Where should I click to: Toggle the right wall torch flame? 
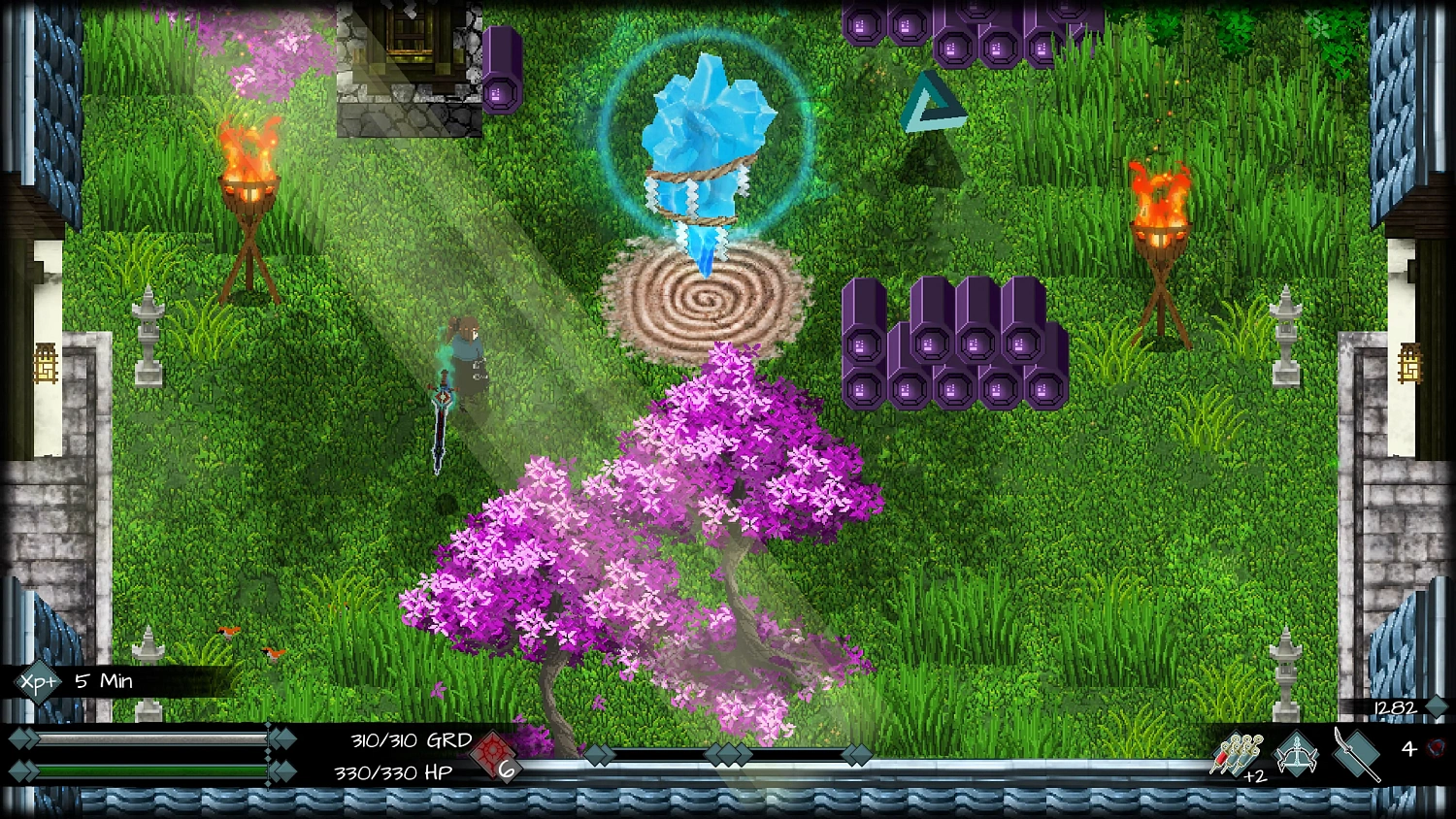point(1162,189)
